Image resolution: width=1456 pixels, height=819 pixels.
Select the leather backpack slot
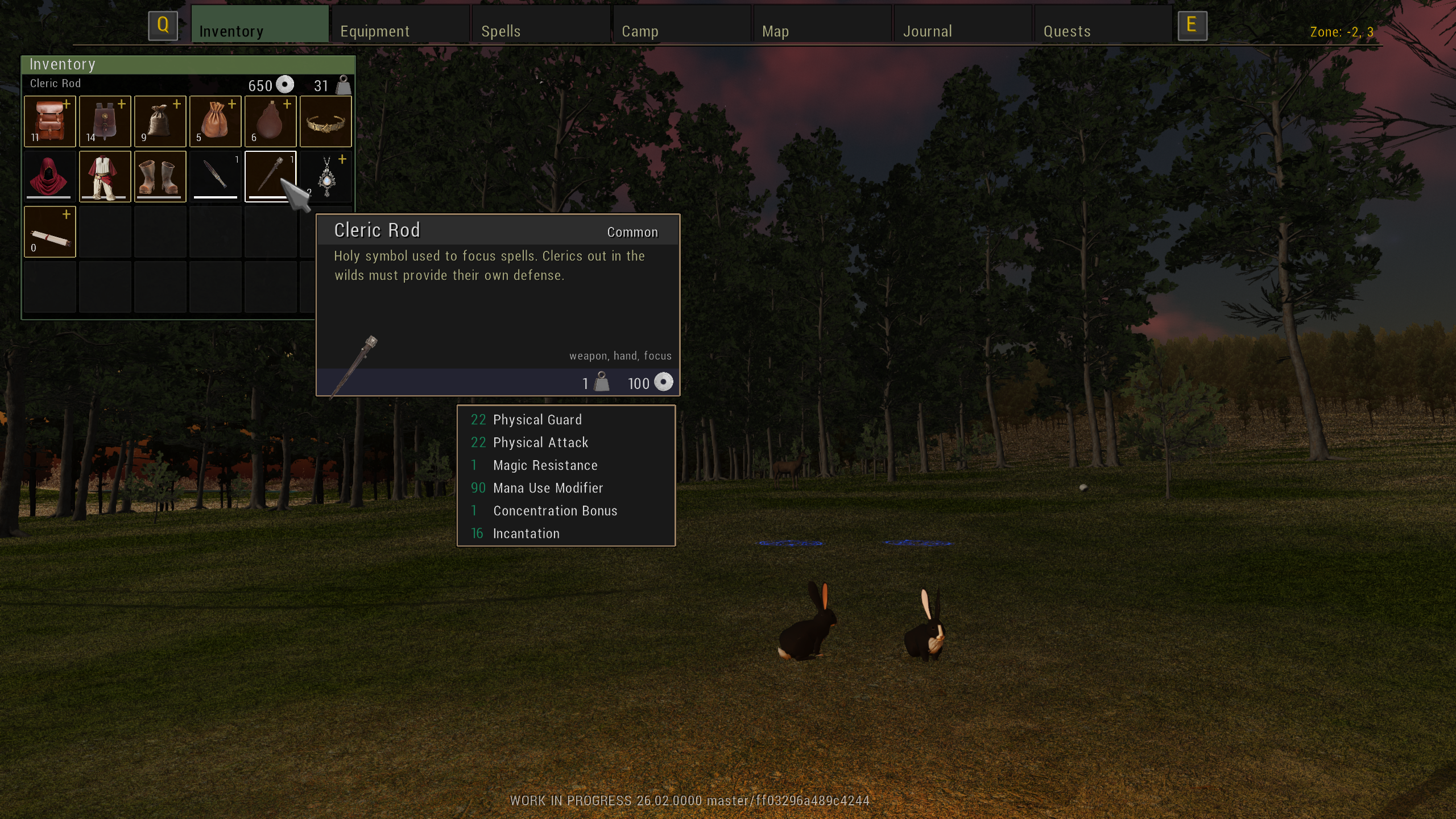50,121
